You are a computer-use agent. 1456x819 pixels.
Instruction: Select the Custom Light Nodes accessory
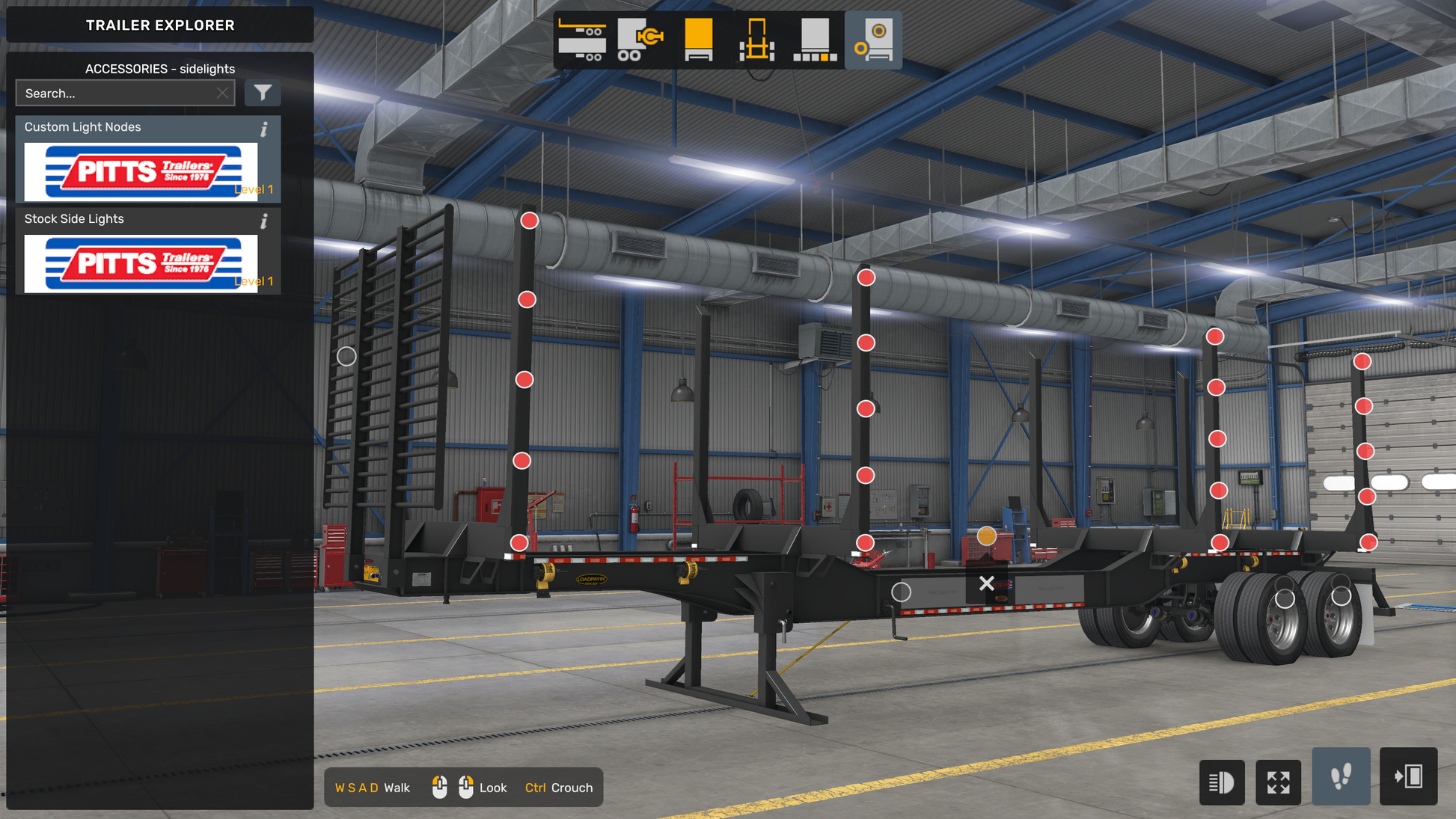point(141,171)
